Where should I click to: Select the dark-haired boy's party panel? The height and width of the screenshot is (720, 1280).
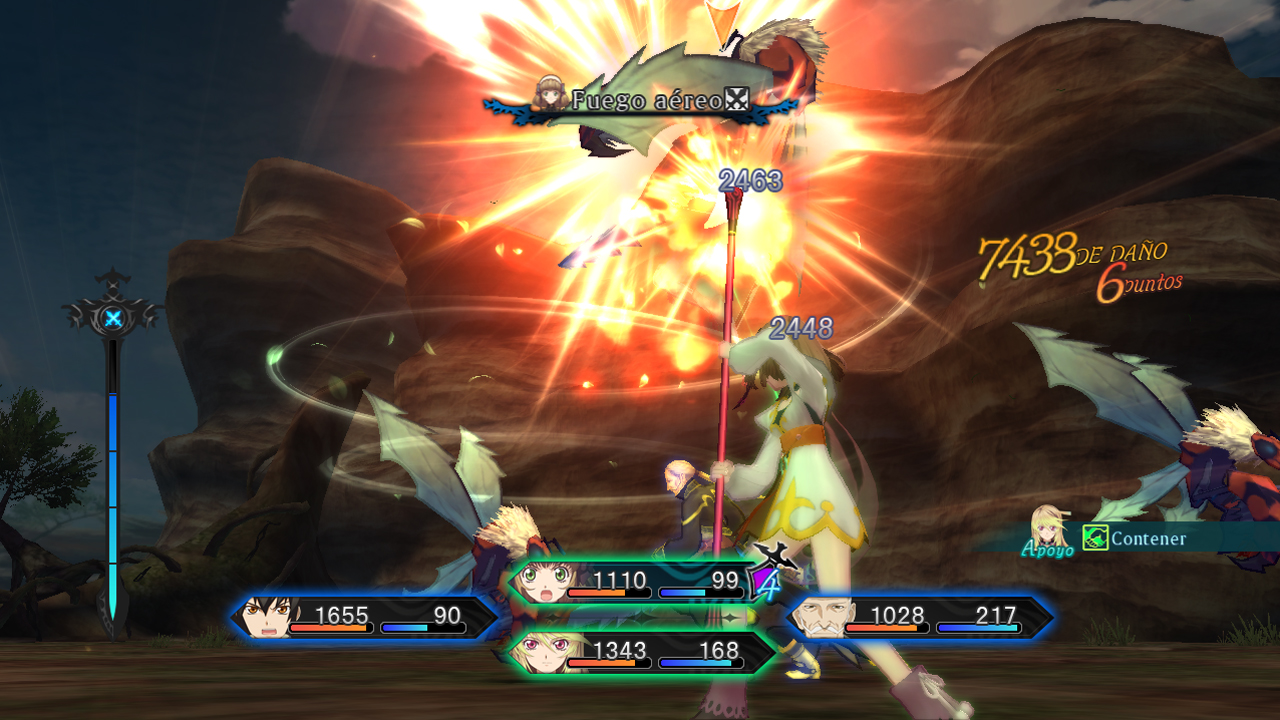pos(365,618)
